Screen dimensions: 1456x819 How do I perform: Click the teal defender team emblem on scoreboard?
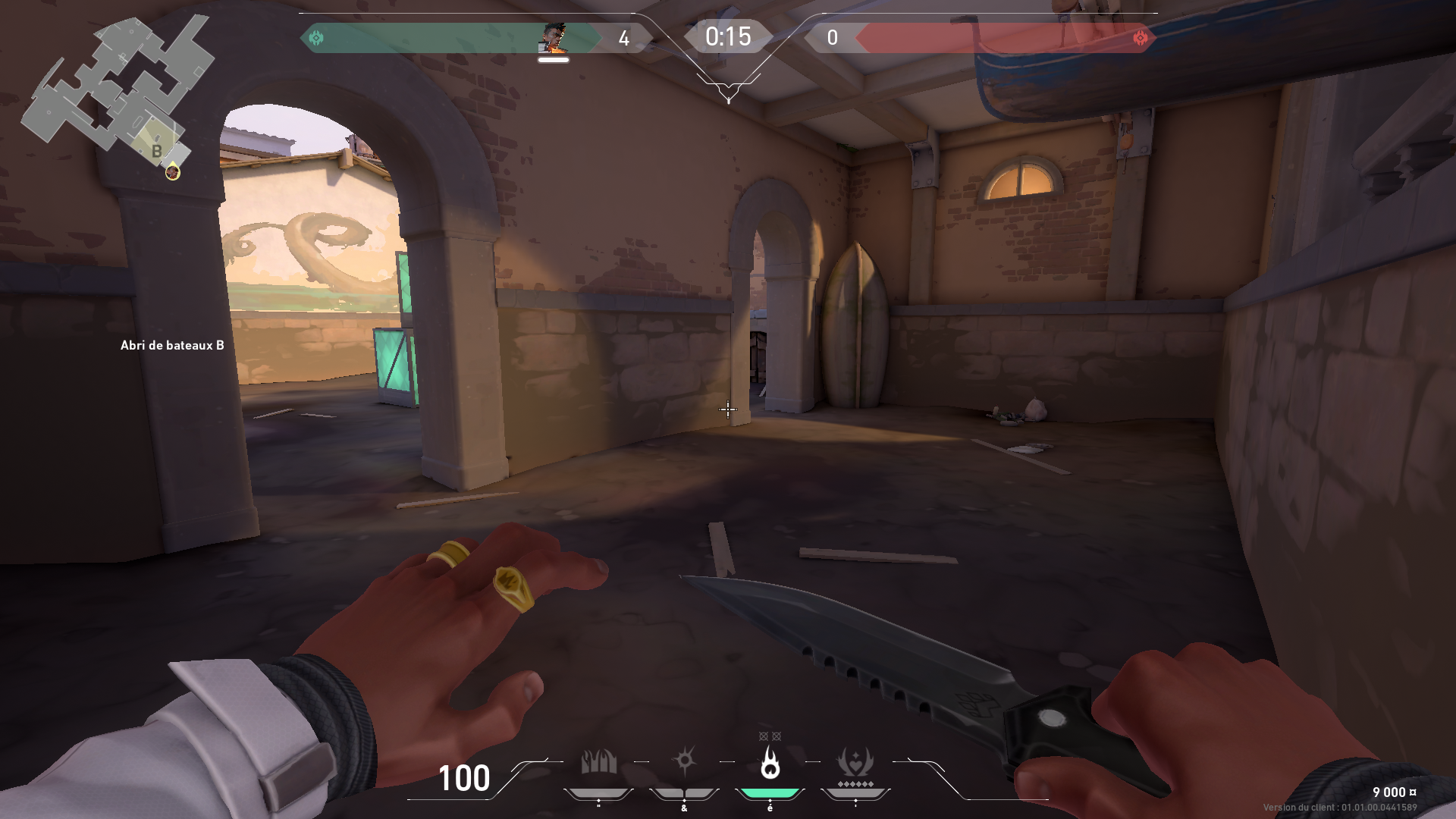(317, 36)
